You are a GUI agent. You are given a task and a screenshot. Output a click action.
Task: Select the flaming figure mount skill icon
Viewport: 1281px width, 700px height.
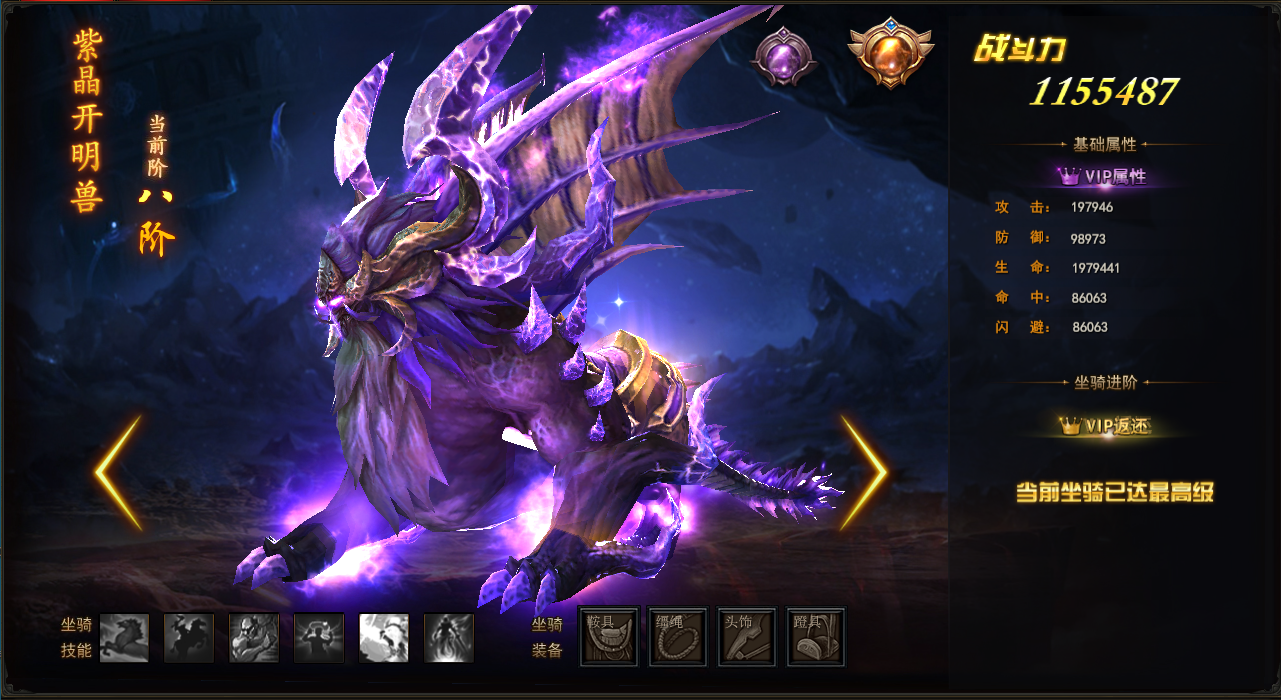[x=449, y=638]
